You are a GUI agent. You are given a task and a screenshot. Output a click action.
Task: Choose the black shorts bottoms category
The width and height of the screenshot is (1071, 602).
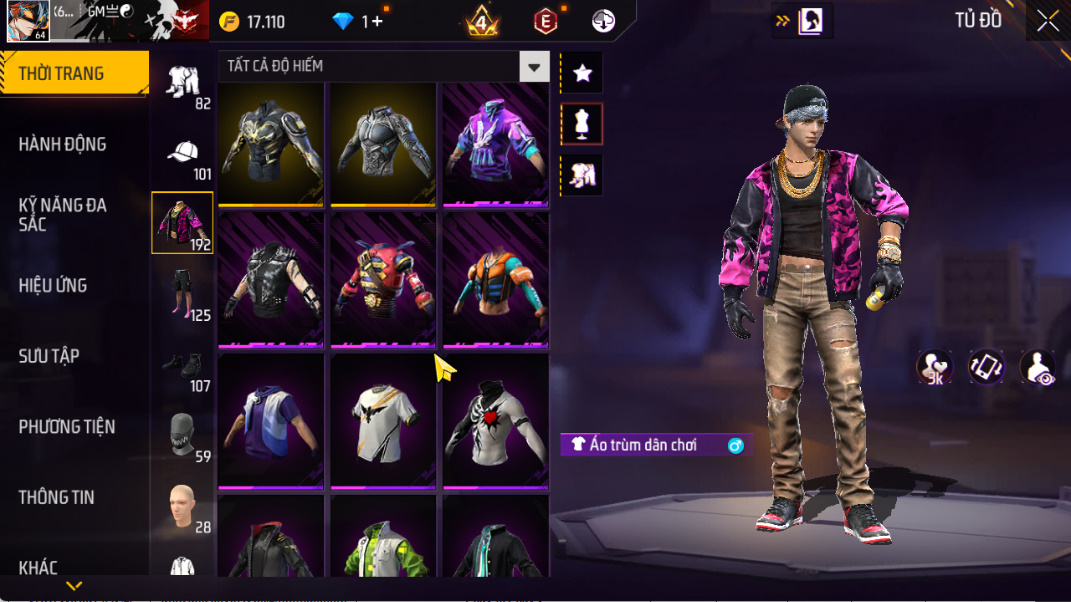(x=182, y=293)
